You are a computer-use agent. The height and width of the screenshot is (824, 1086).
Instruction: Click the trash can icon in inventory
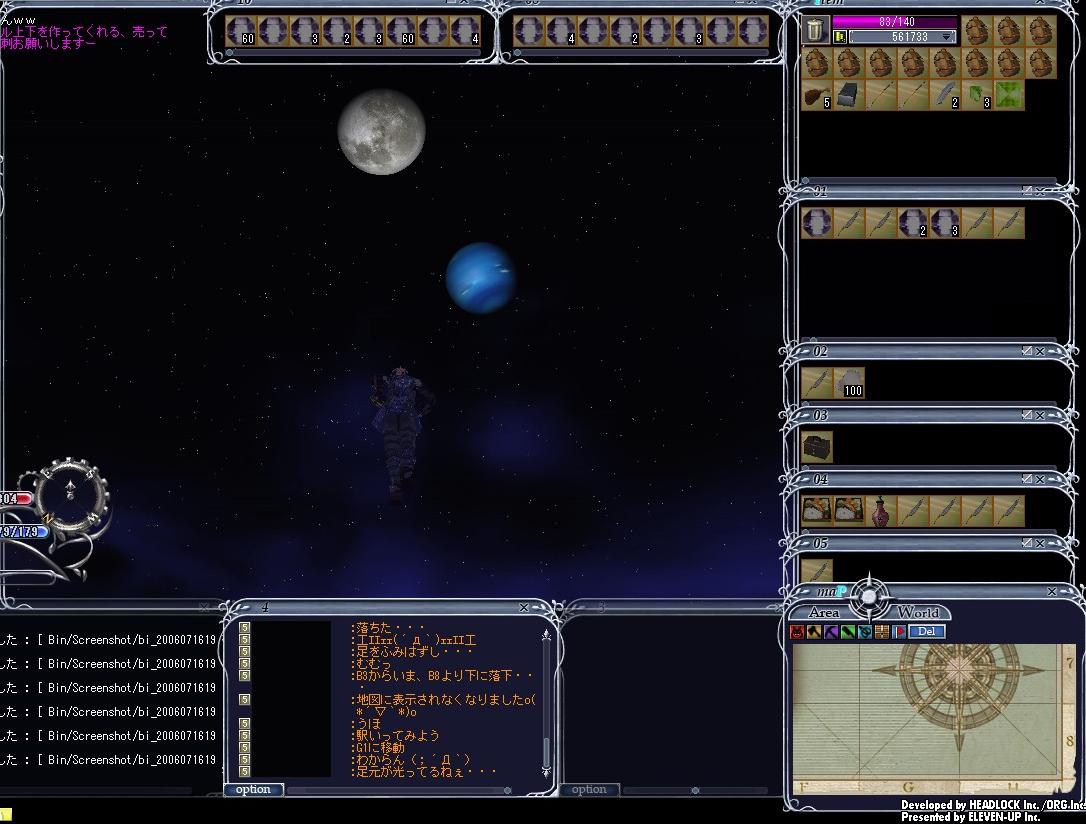816,32
